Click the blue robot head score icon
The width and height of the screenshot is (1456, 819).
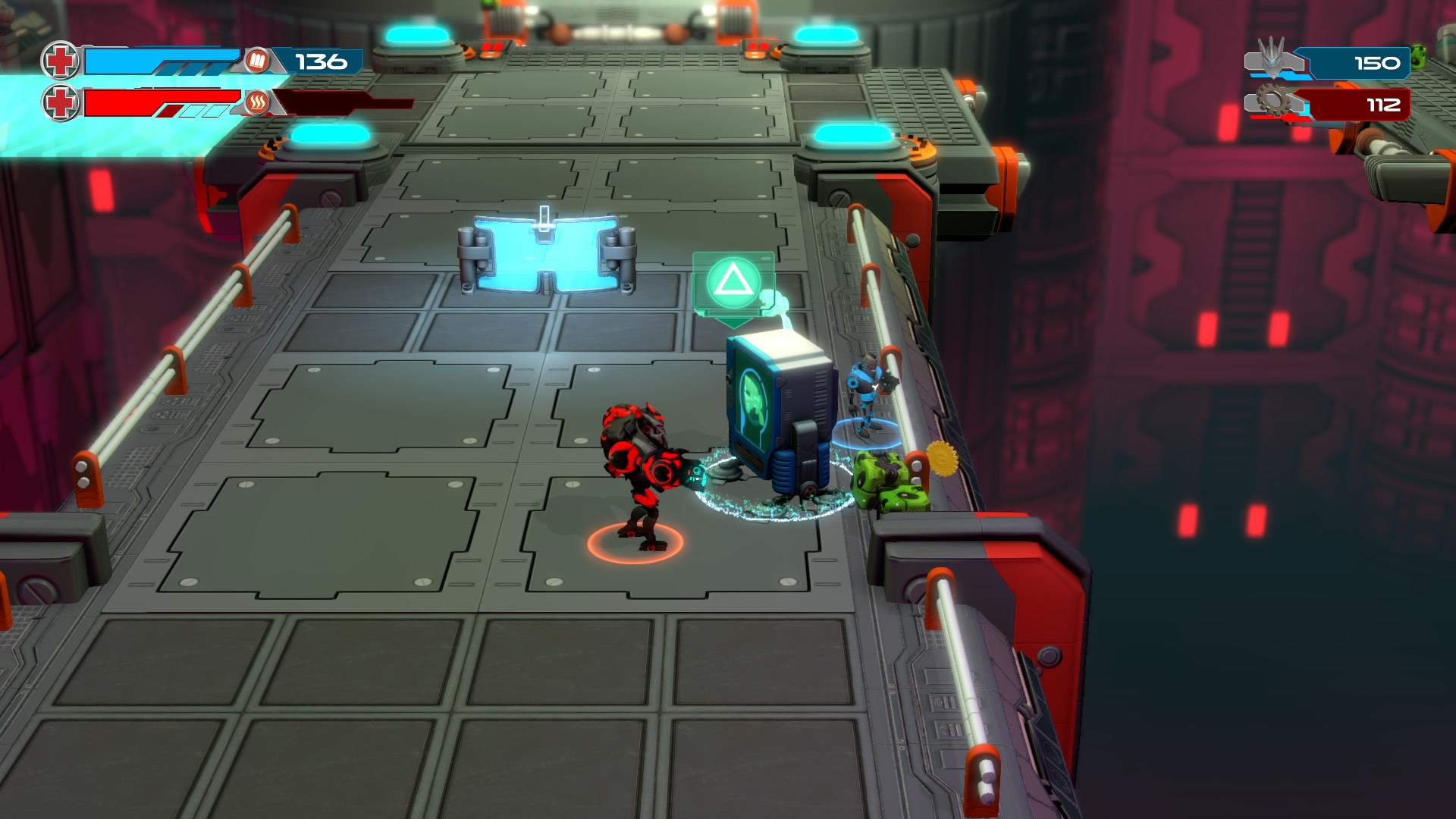coord(1272,58)
